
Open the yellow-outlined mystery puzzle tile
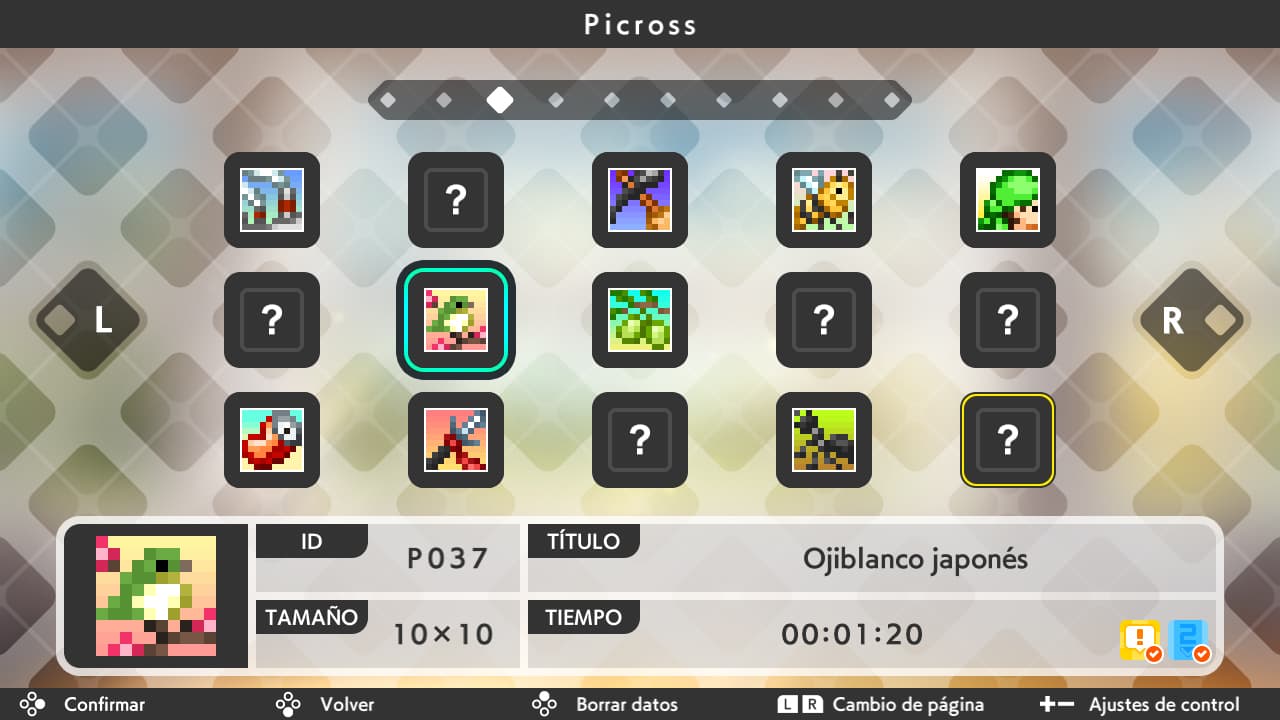click(x=1007, y=439)
